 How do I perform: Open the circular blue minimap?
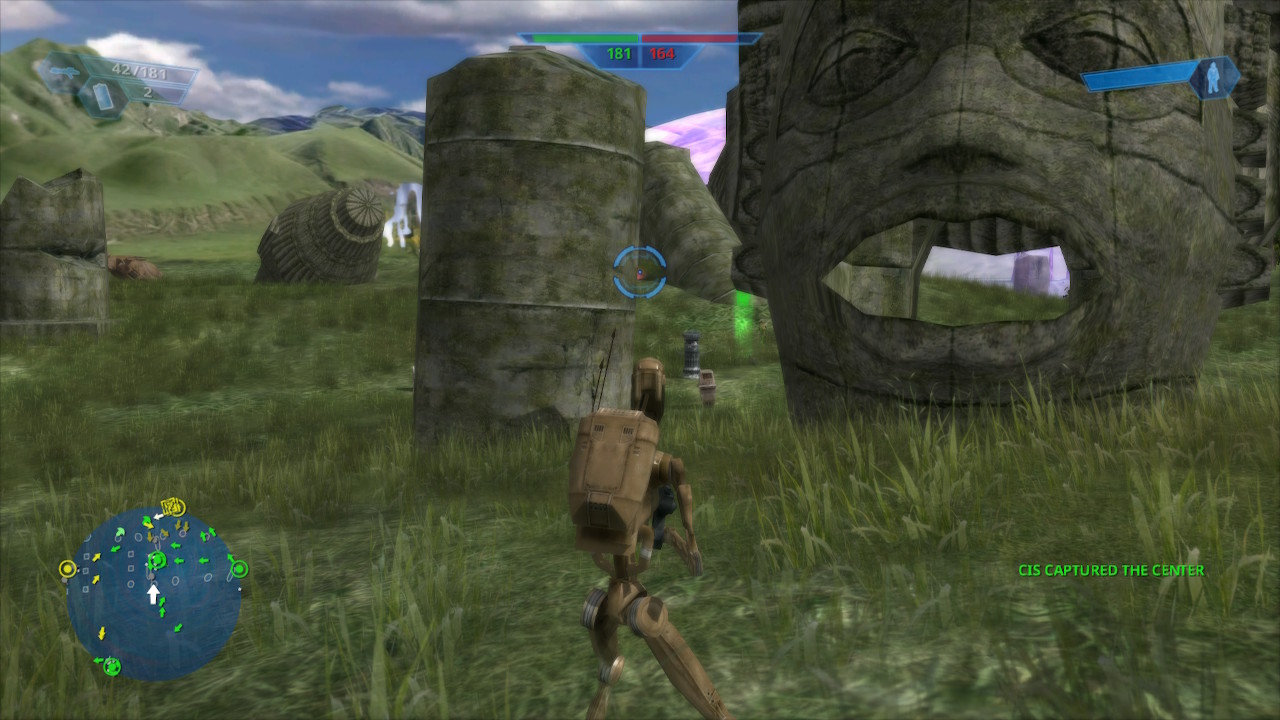point(154,596)
